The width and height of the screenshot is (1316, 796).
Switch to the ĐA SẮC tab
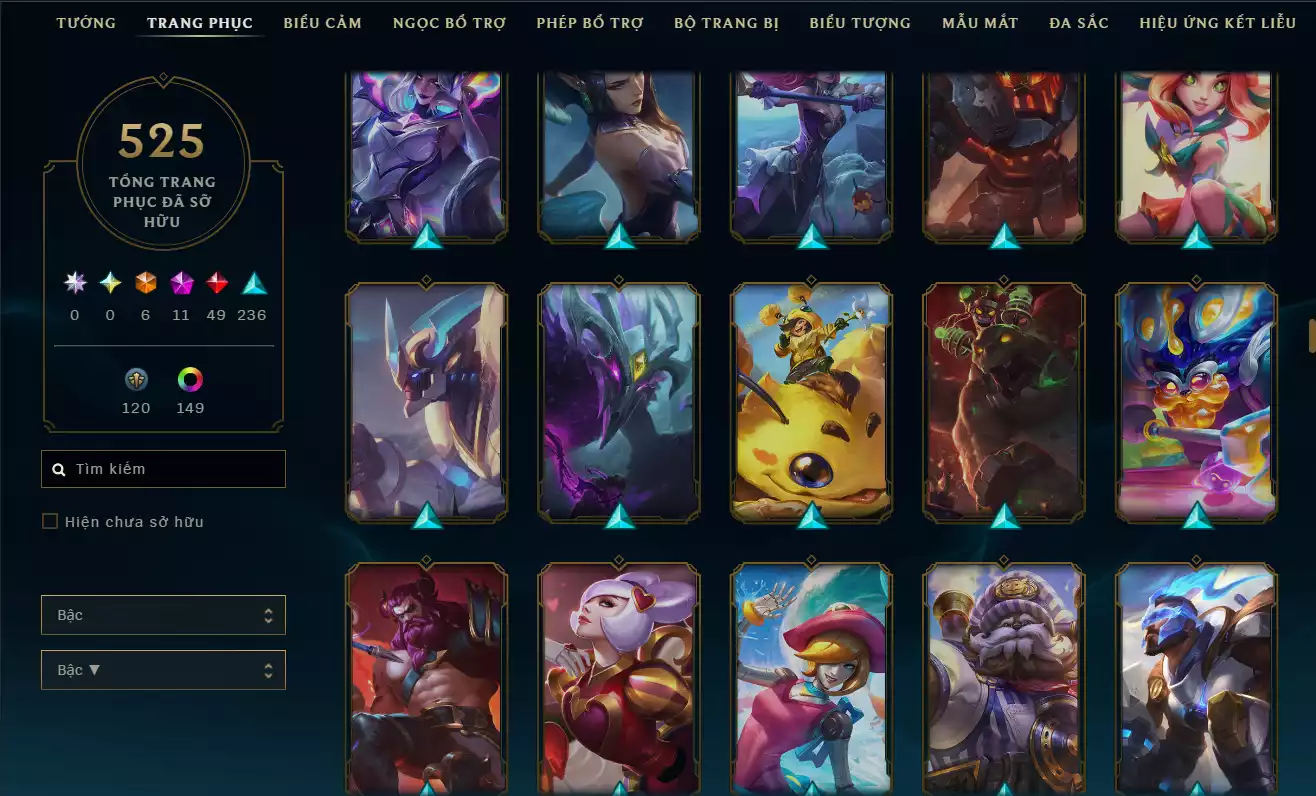[x=1078, y=22]
